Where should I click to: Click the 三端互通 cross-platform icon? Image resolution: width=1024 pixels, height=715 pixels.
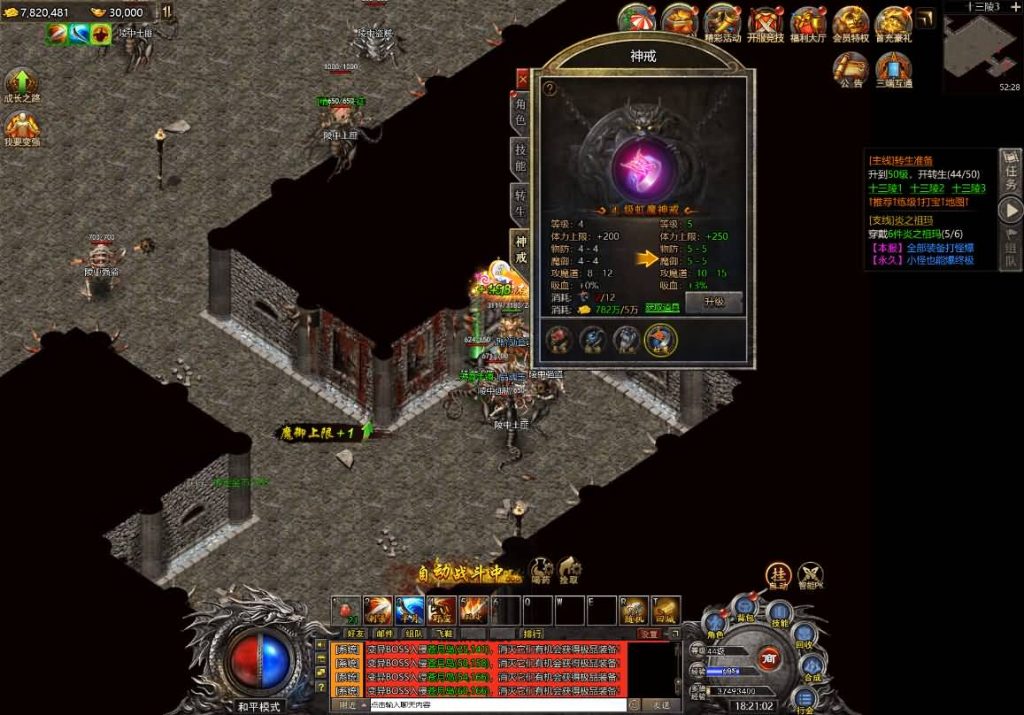893,68
